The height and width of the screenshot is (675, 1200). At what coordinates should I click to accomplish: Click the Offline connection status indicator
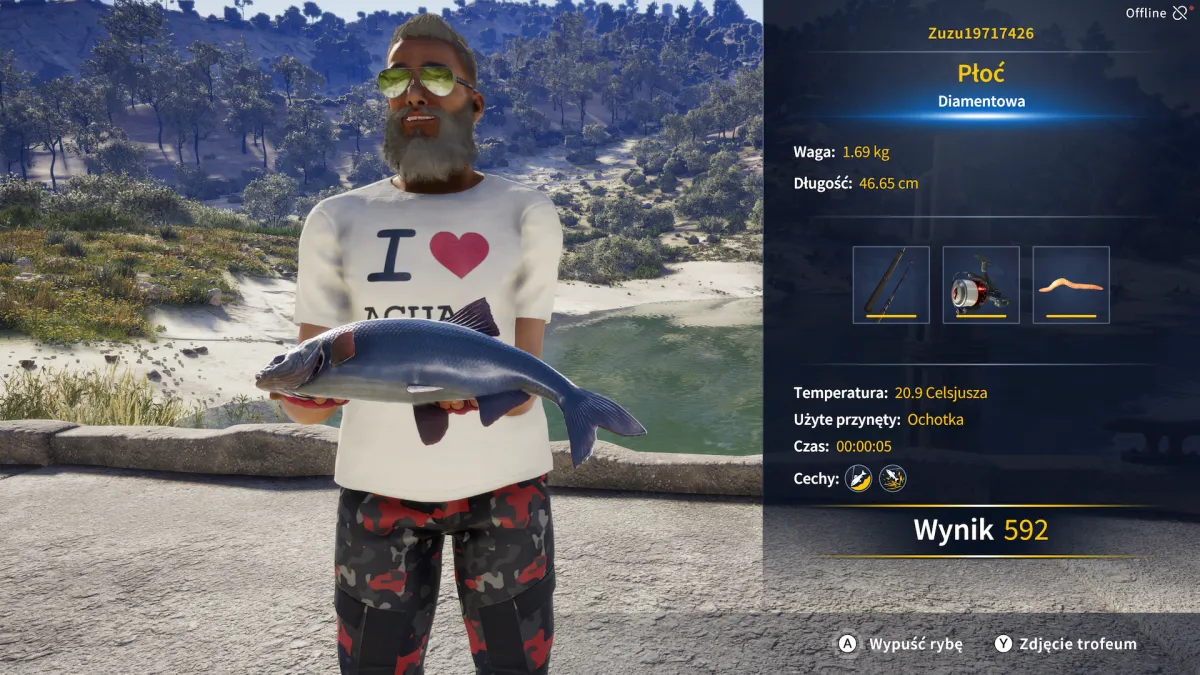pyautogui.click(x=1156, y=13)
